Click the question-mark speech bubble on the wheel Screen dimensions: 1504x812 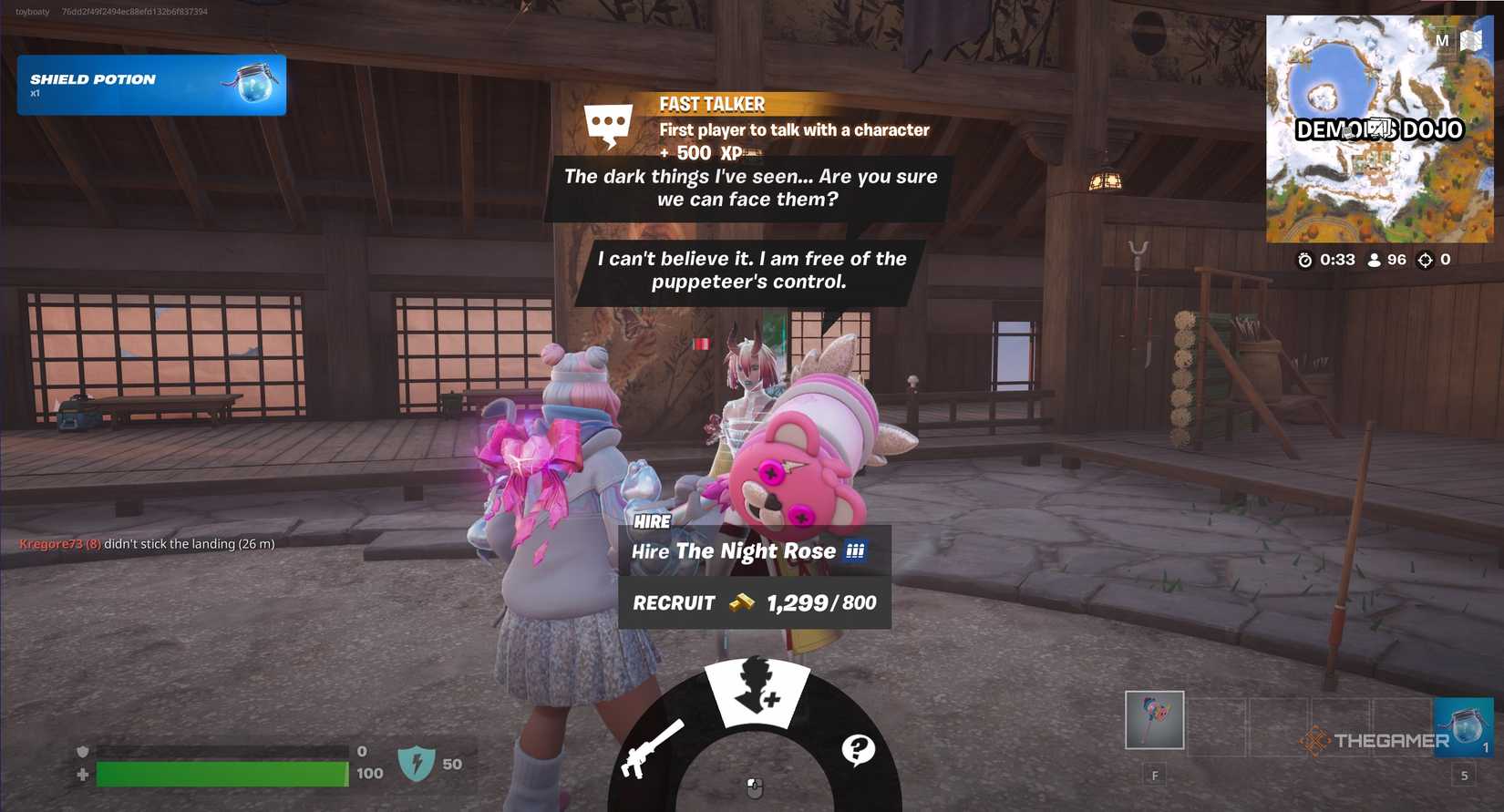click(x=858, y=749)
